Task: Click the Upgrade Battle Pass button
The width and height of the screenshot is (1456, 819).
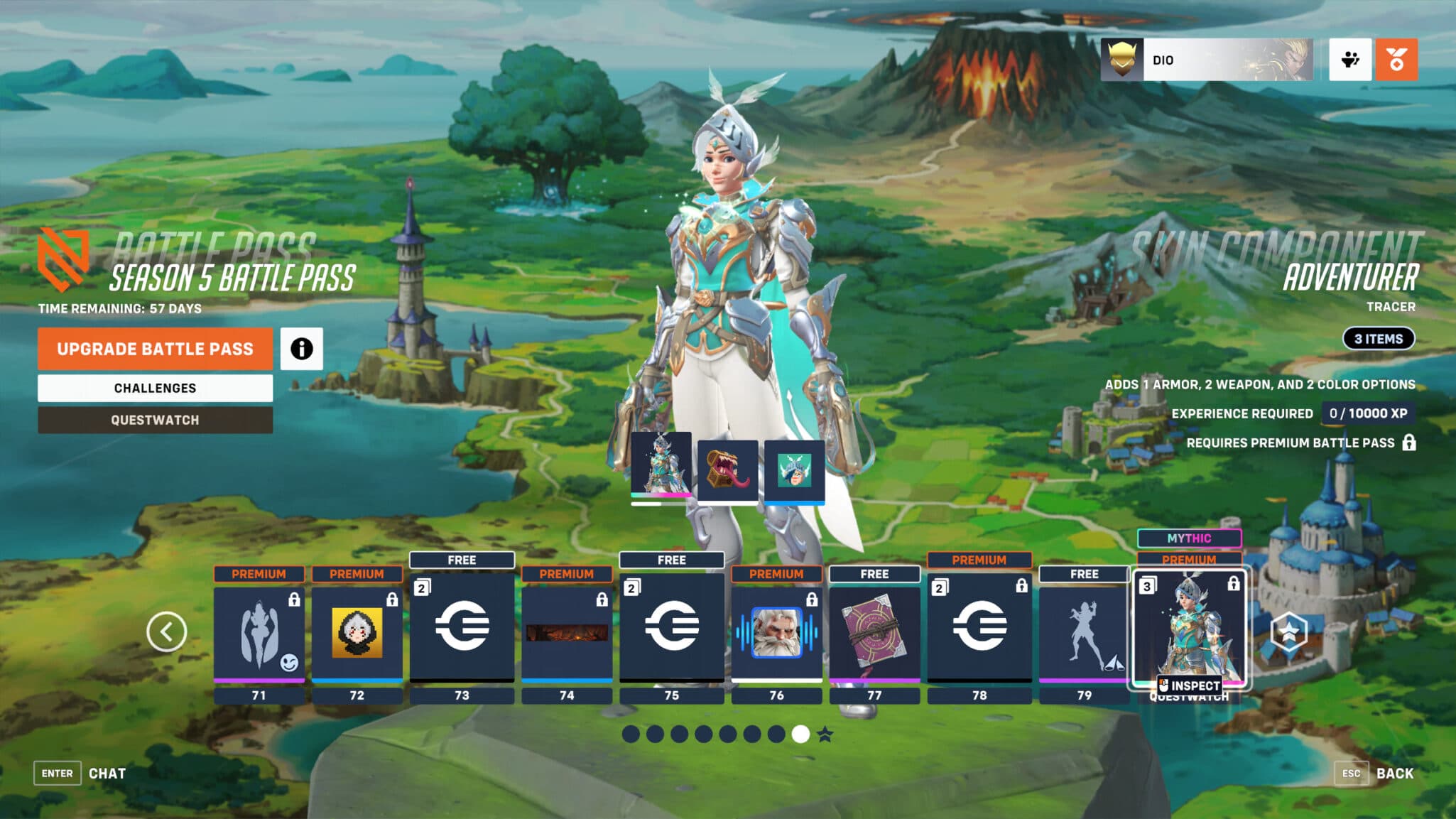Action: (x=155, y=349)
